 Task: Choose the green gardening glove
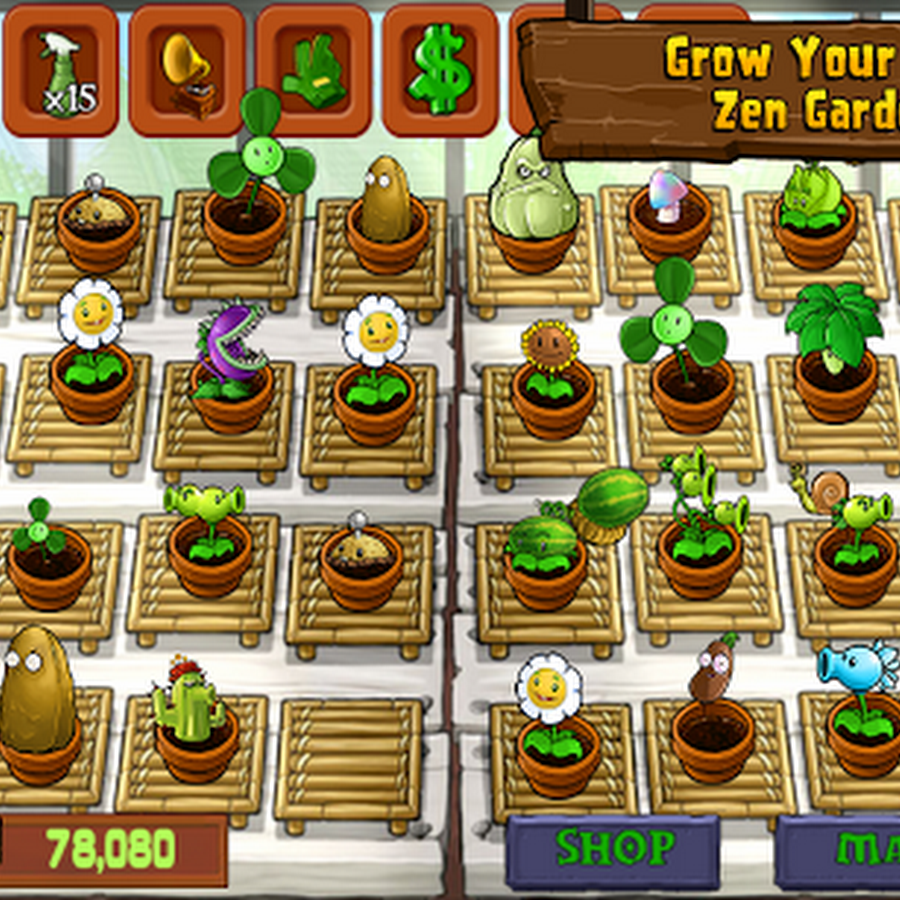click(314, 72)
